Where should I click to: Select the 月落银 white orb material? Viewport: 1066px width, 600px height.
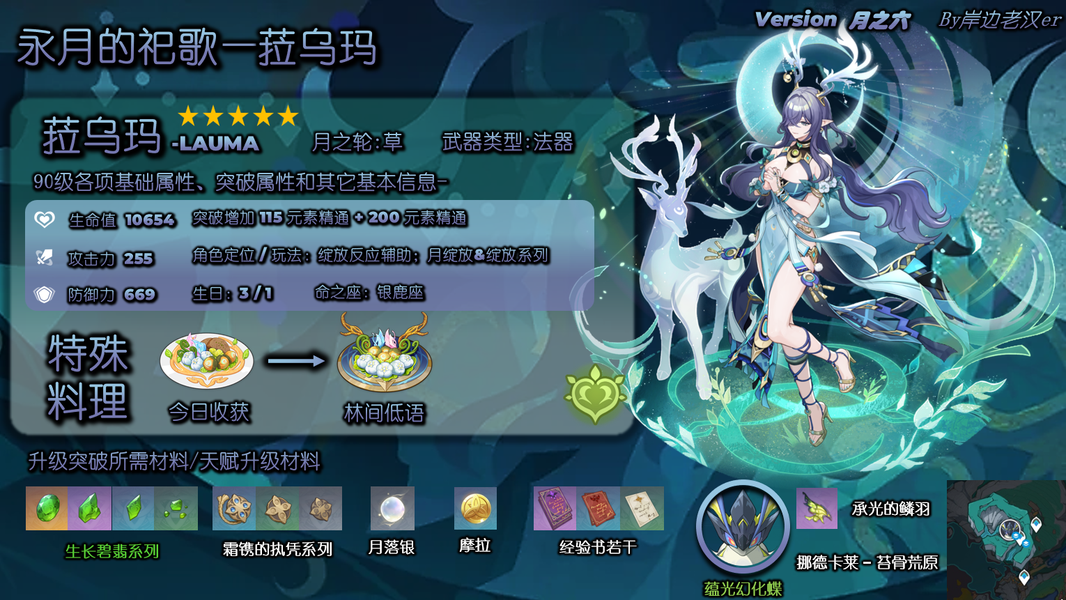[391, 509]
